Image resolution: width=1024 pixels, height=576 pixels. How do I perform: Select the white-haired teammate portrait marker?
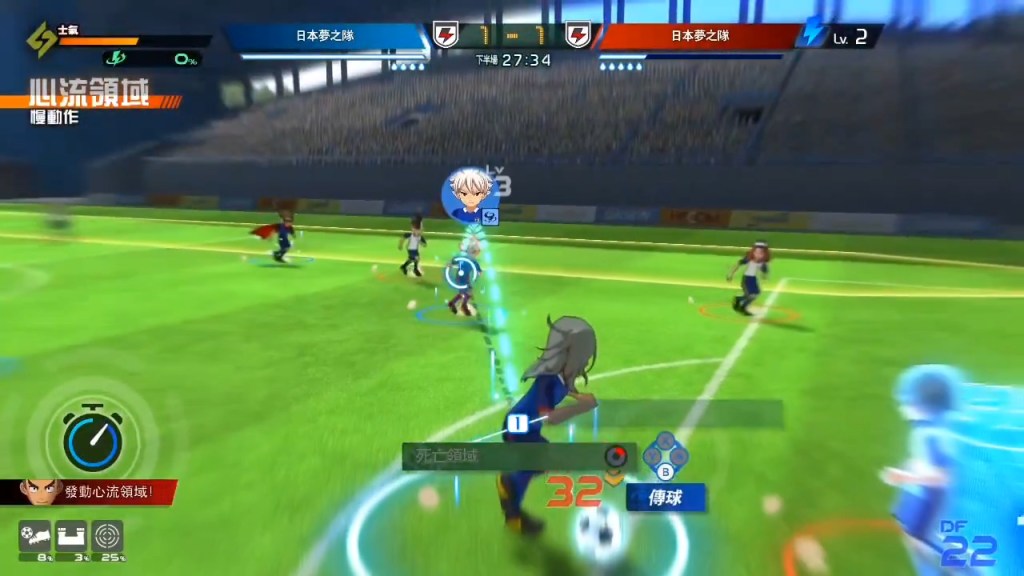click(470, 194)
